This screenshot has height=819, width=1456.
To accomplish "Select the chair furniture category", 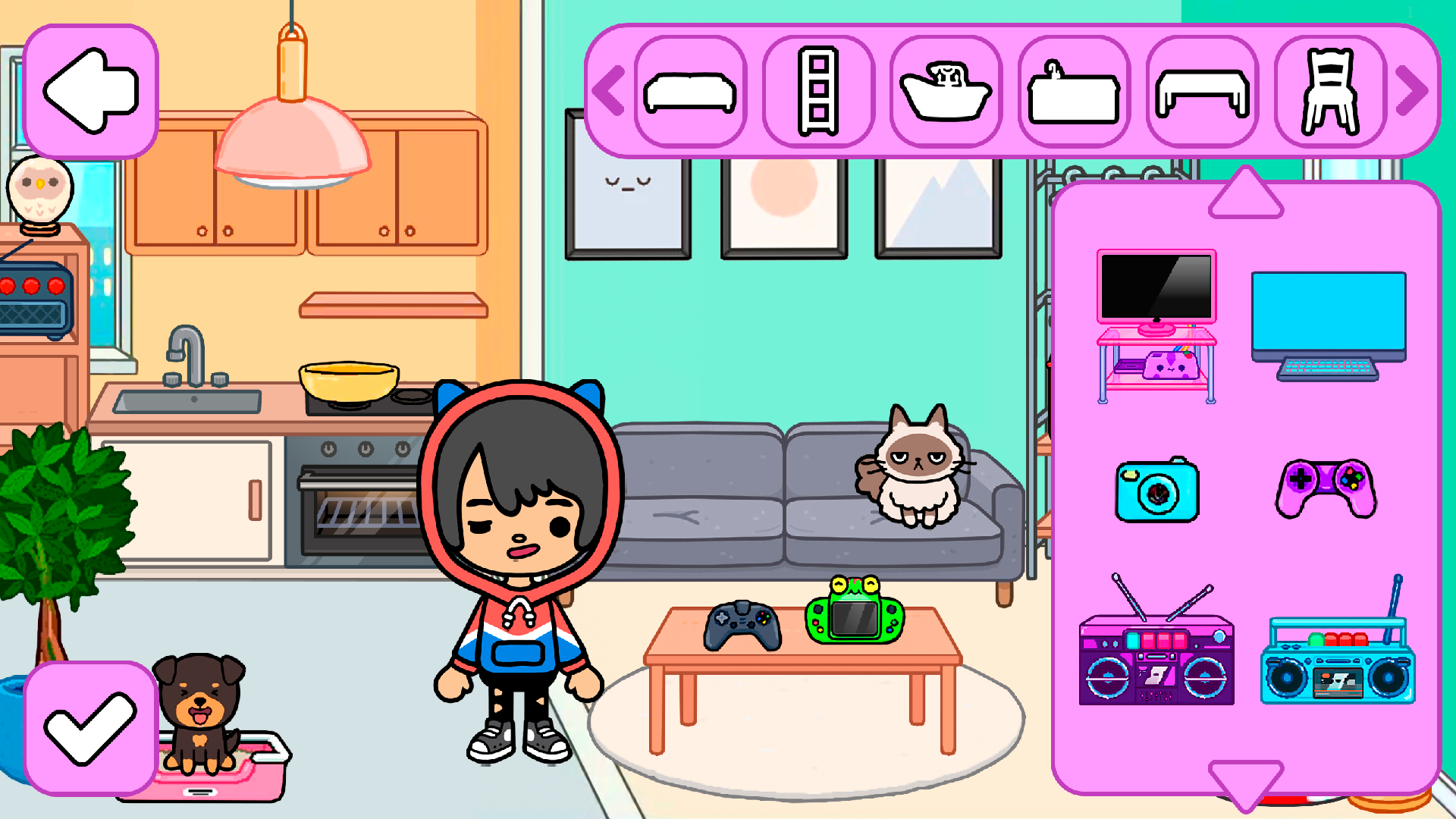I will (x=1329, y=91).
